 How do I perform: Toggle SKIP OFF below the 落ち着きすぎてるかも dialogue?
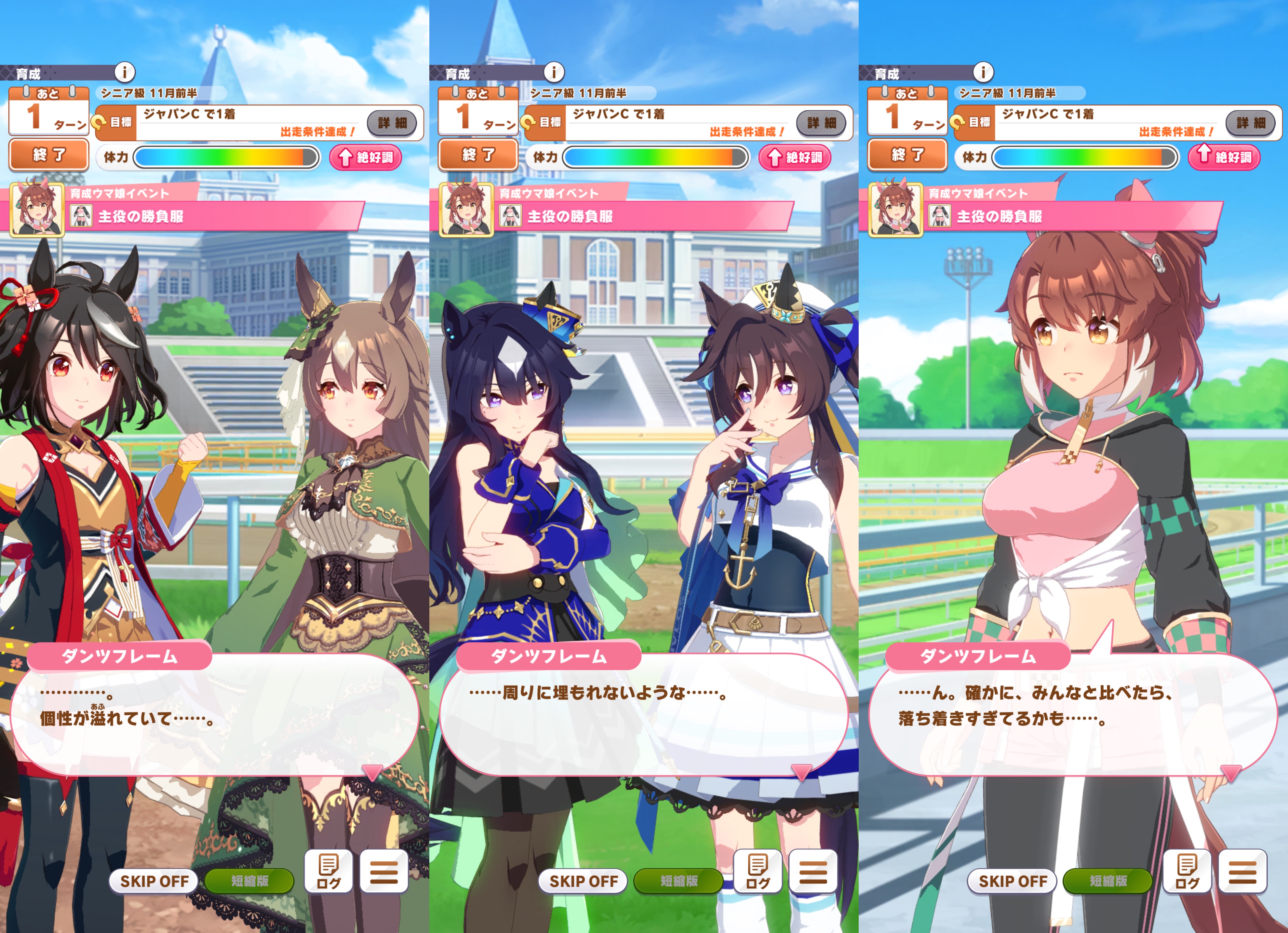pos(1013,881)
